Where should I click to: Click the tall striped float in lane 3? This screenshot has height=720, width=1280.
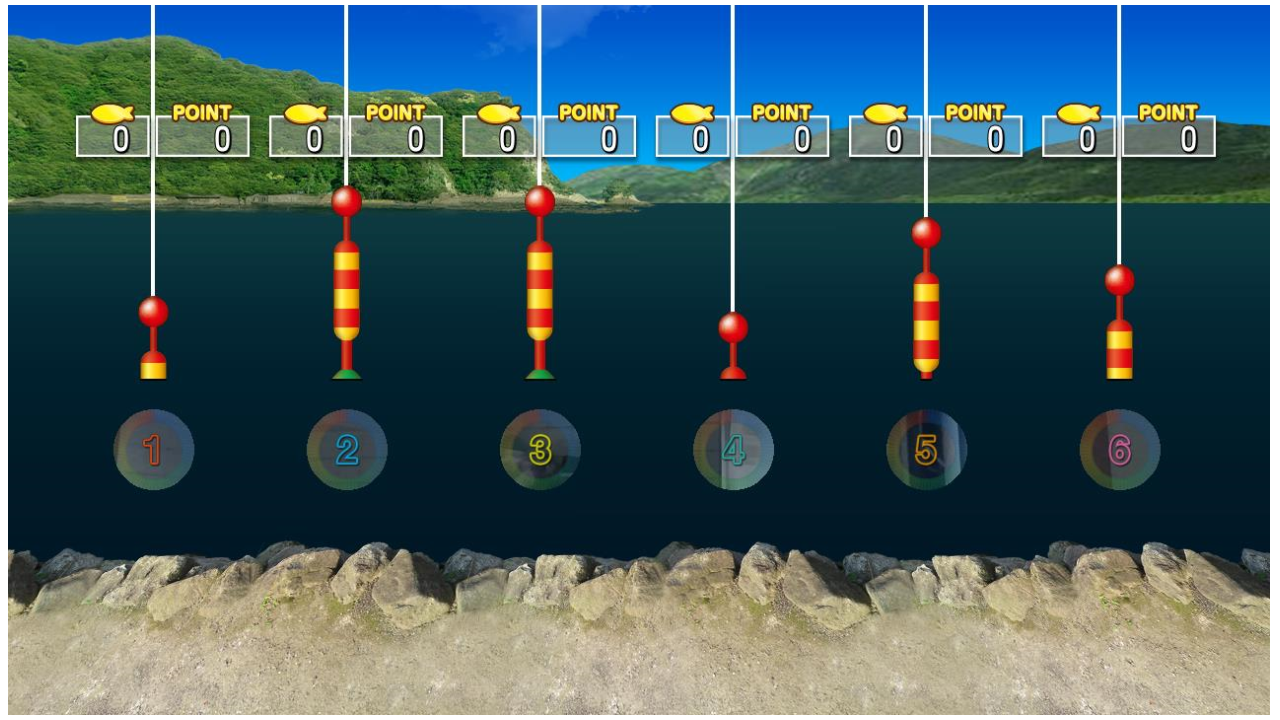(539, 290)
